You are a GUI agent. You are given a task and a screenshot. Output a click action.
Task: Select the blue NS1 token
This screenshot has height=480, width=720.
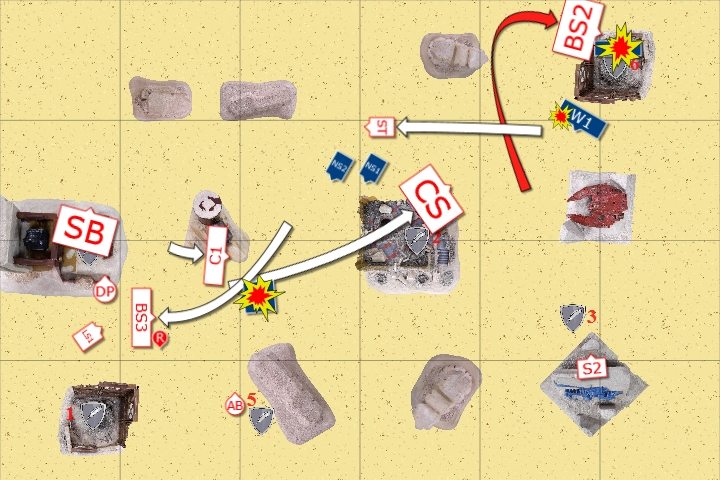(373, 167)
